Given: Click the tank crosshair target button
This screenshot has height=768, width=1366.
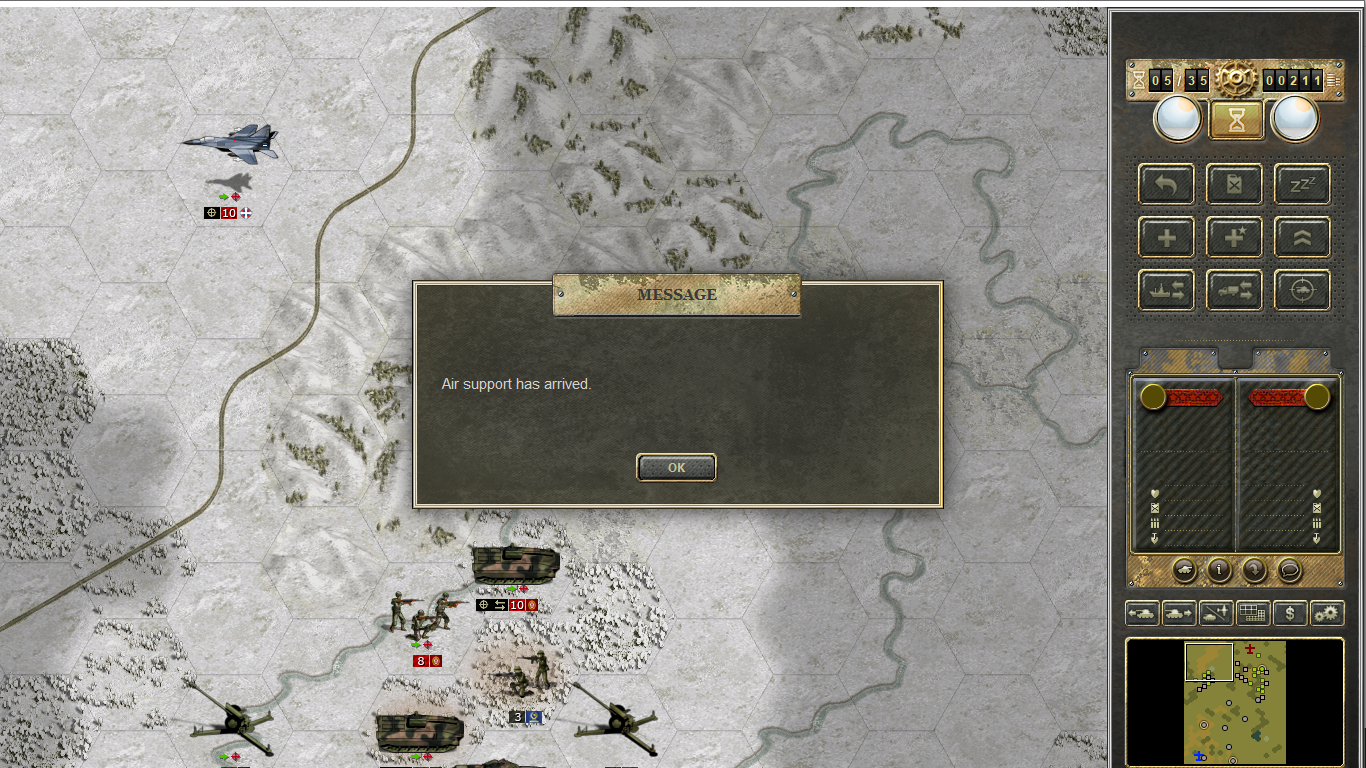Looking at the screenshot, I should (x=1302, y=291).
